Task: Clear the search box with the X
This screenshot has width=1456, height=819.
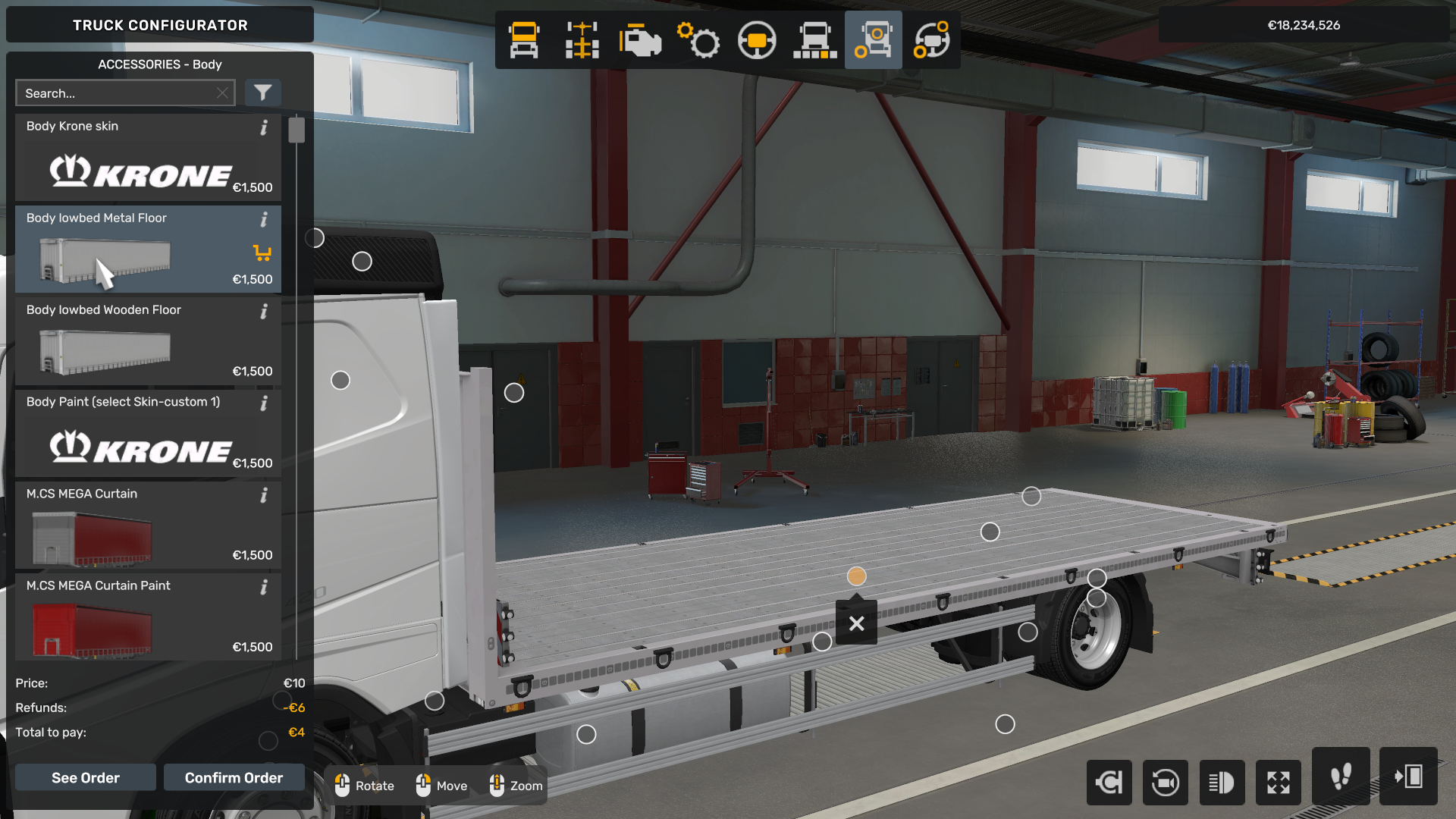Action: click(222, 93)
